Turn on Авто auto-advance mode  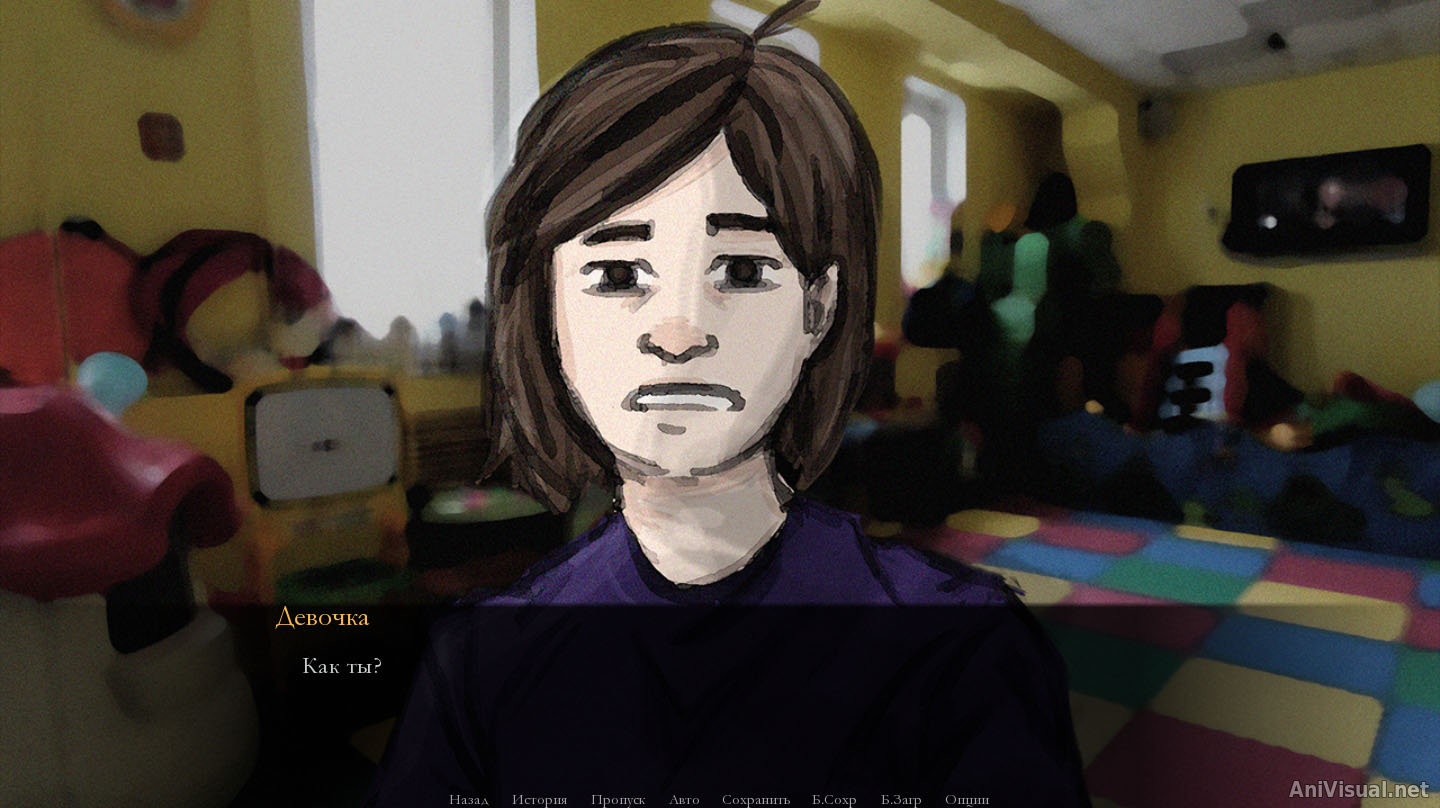tap(683, 800)
